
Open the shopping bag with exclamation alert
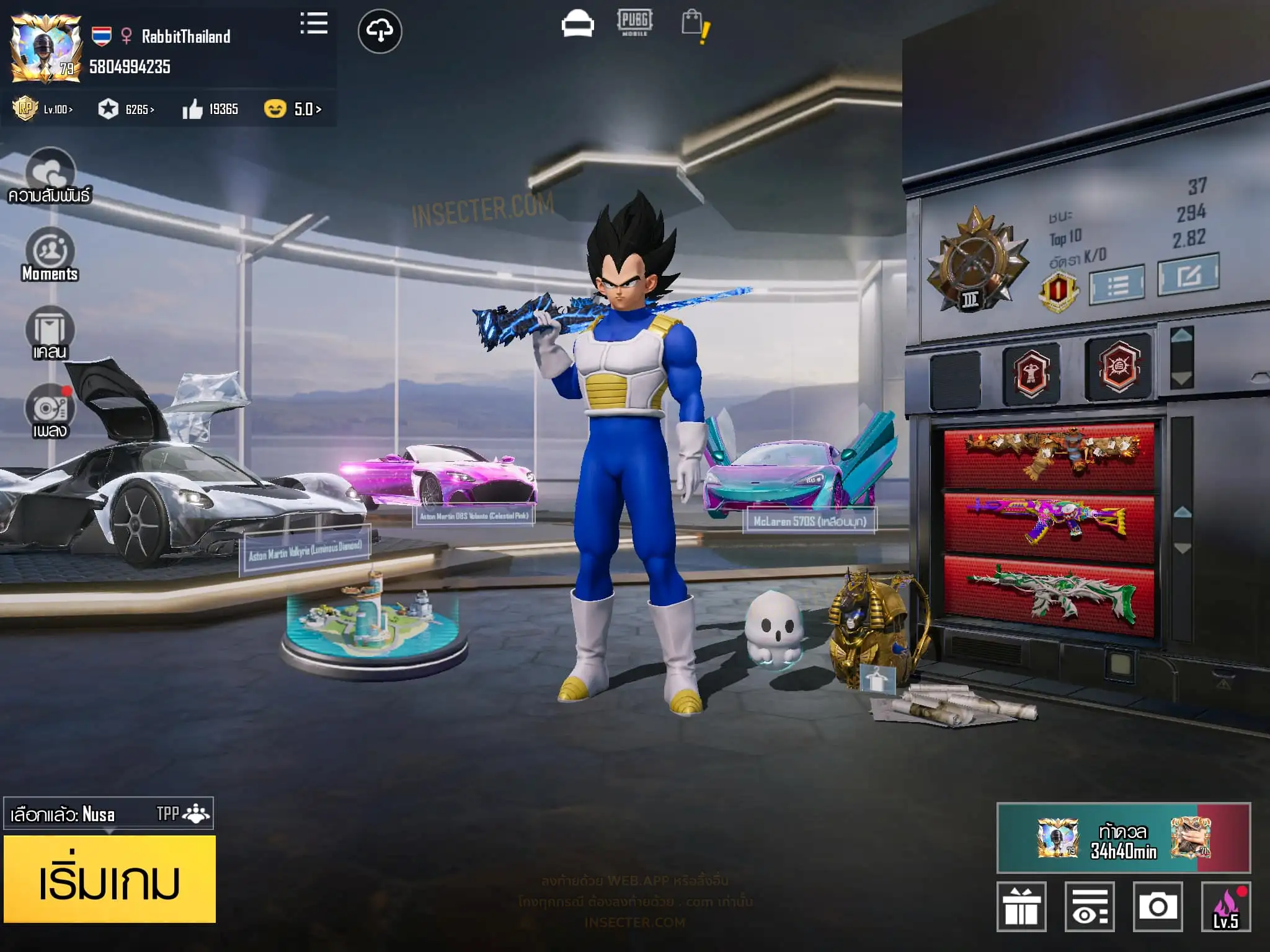point(695,26)
